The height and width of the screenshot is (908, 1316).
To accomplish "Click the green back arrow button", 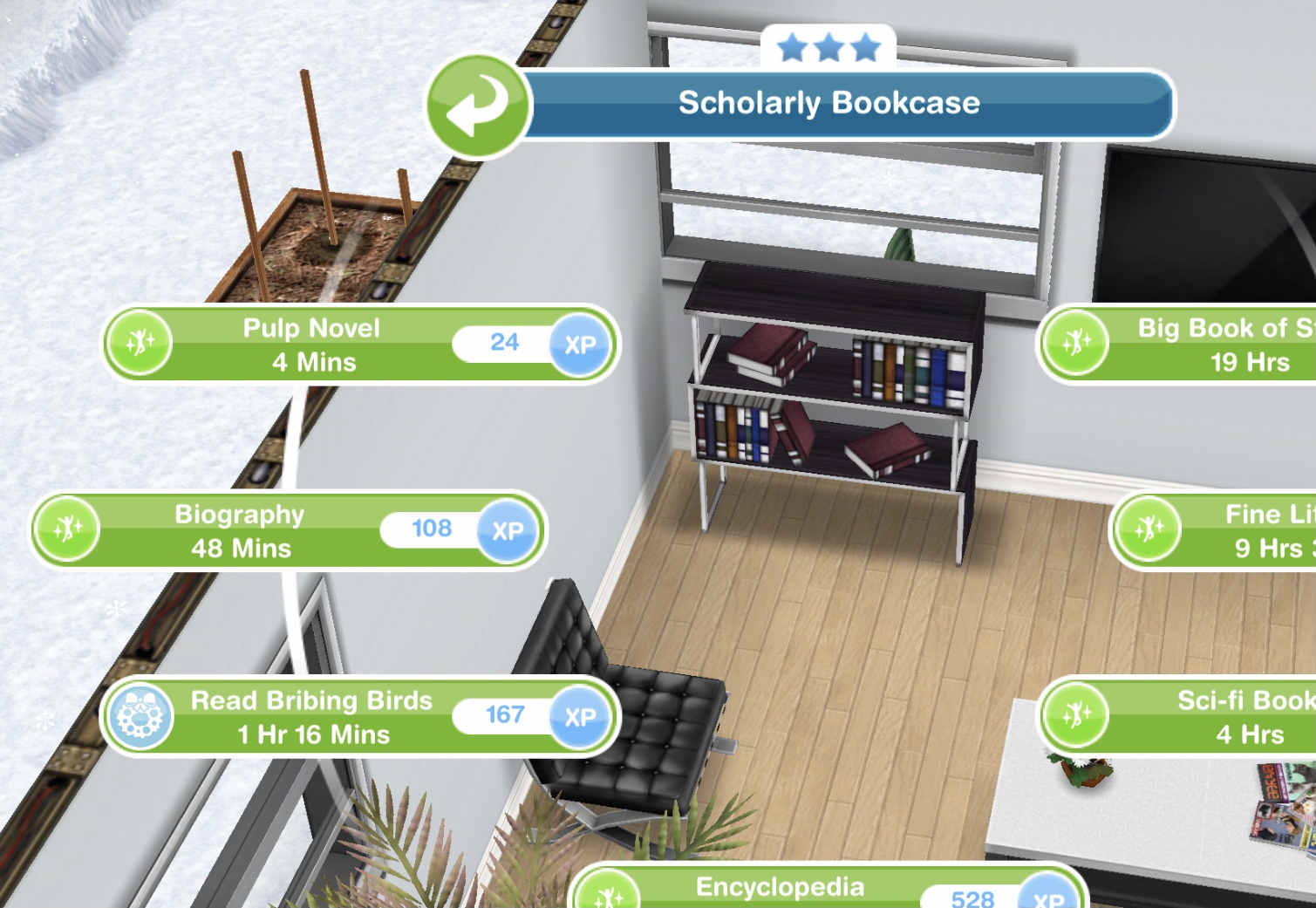I will [477, 106].
